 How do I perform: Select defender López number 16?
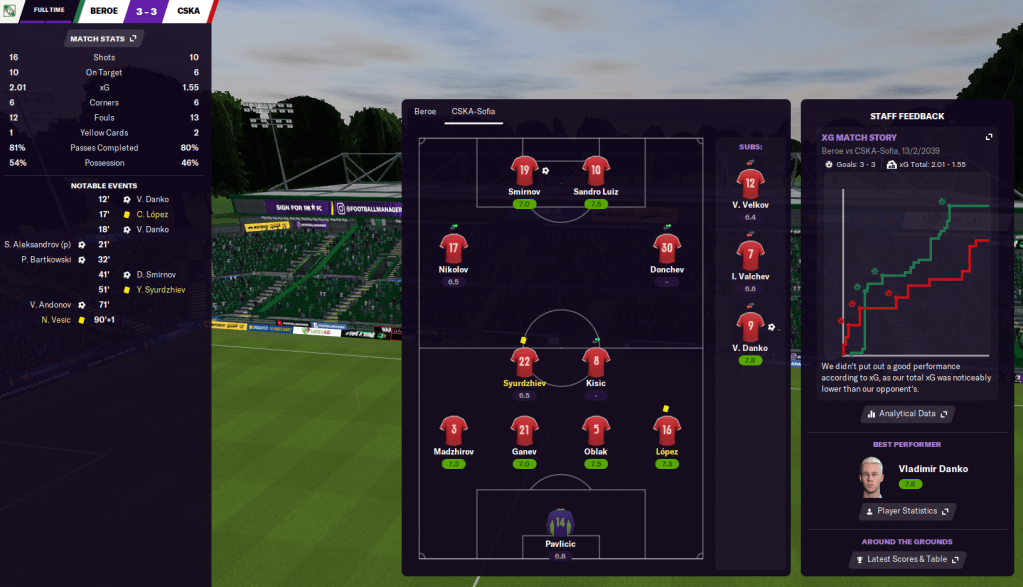click(x=667, y=431)
